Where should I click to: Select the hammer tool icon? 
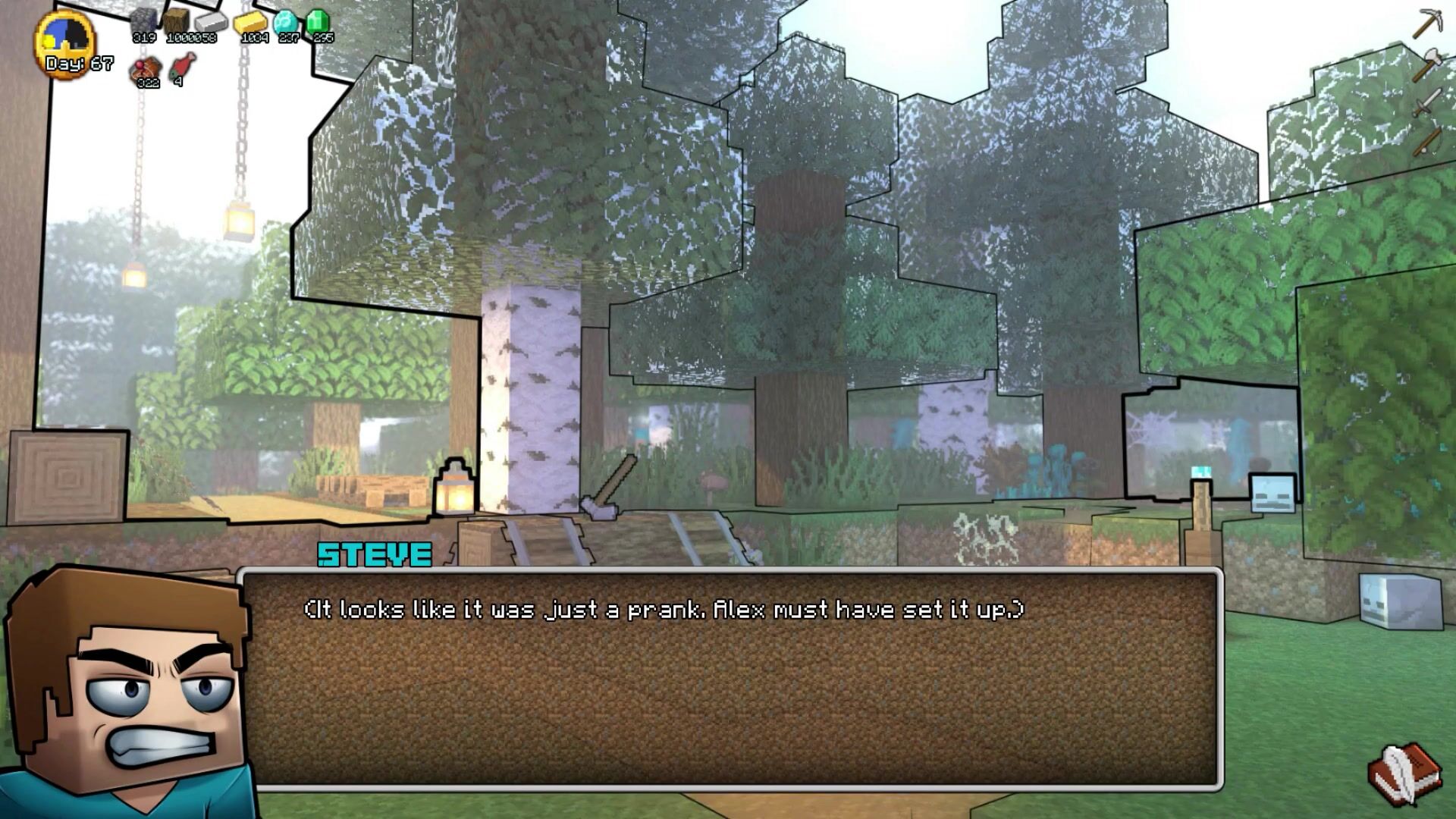pos(1426,64)
